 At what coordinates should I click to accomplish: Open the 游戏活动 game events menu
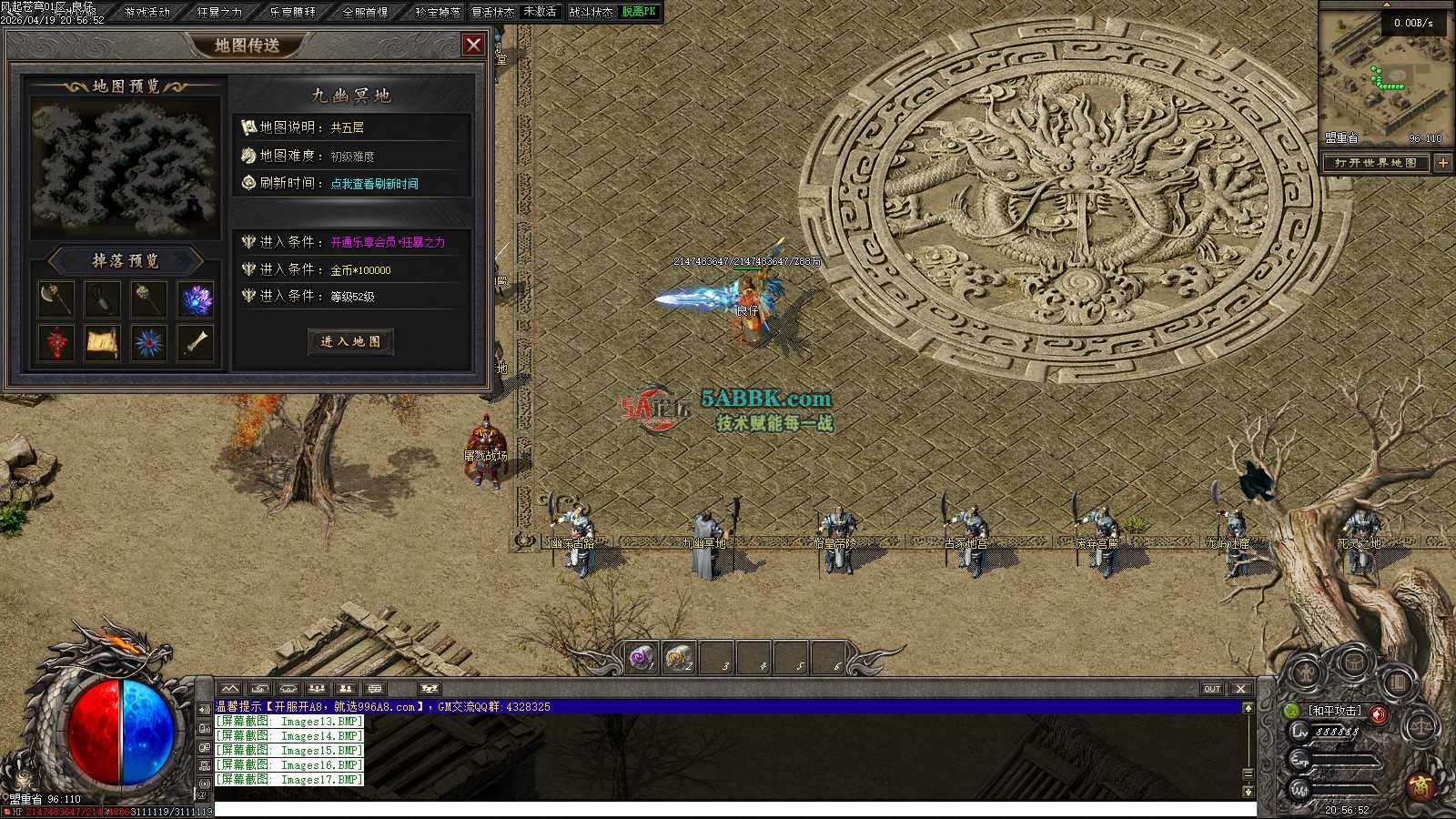click(x=147, y=12)
